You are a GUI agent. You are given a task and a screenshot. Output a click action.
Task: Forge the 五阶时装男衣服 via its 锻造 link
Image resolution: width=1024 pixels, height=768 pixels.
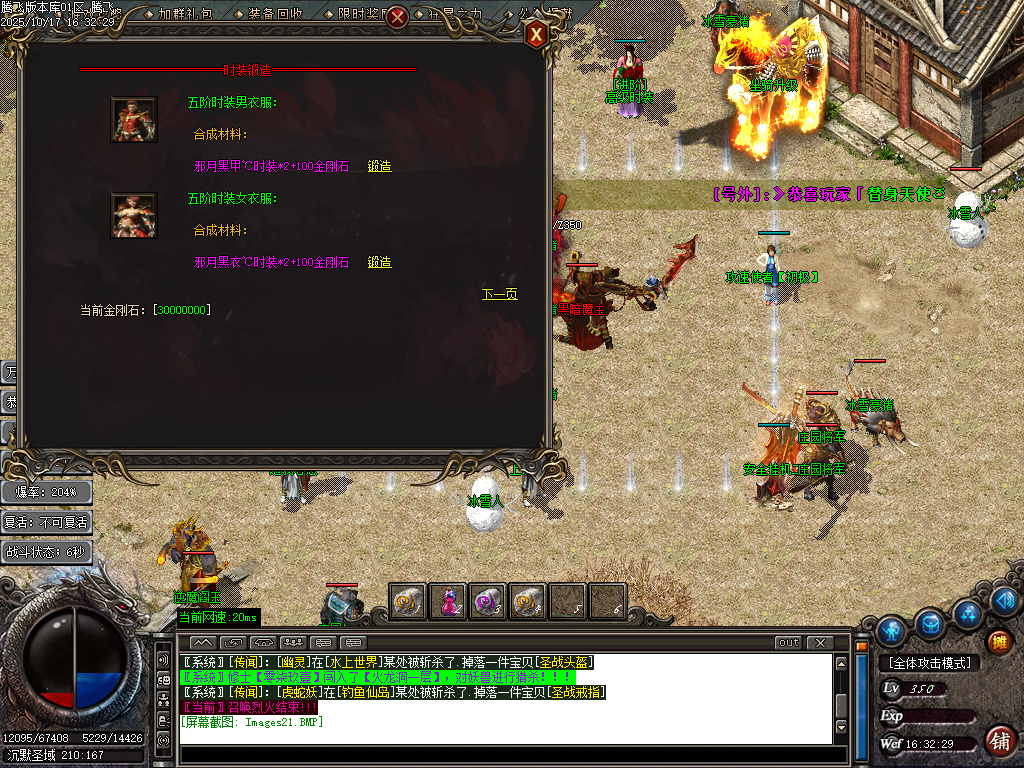tap(379, 166)
